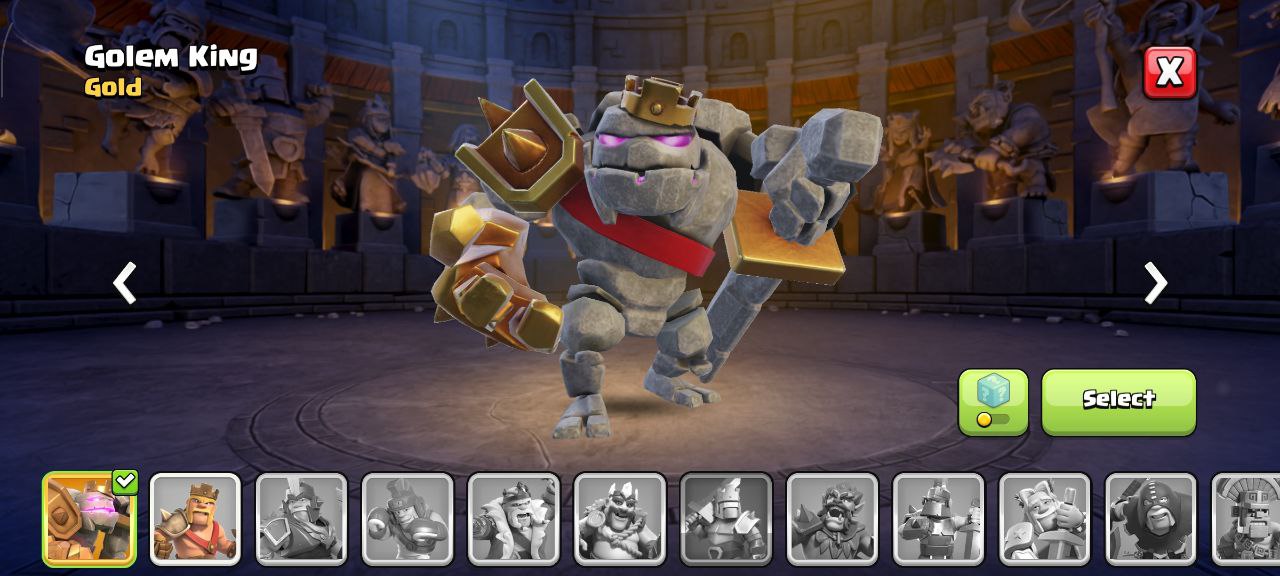Select the grey boxing-gloves king skin thumbnail
1280x576 pixels.
pyautogui.click(x=407, y=519)
